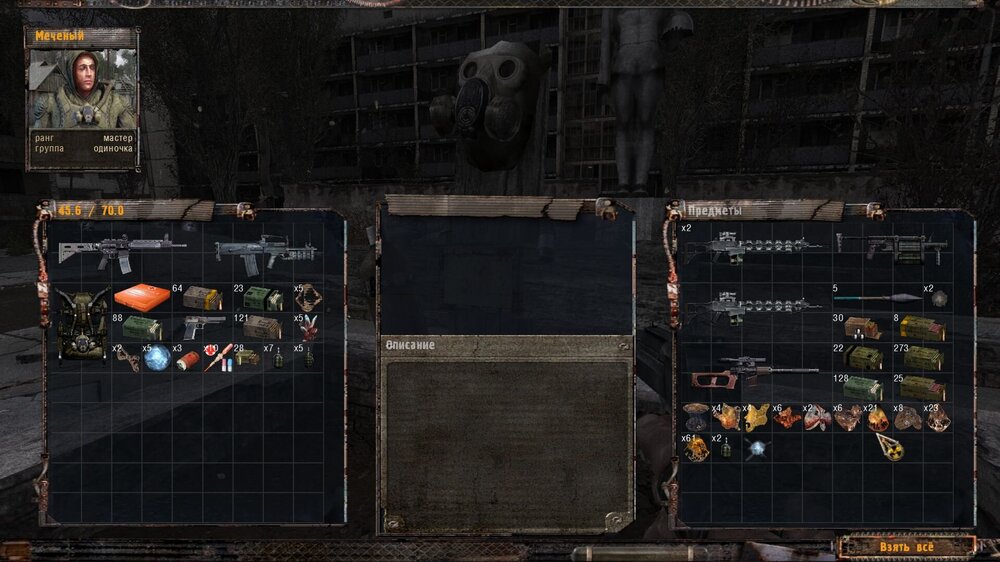Choose the shotgun shell box with count 30
The width and height of the screenshot is (1000, 562).
(x=861, y=328)
